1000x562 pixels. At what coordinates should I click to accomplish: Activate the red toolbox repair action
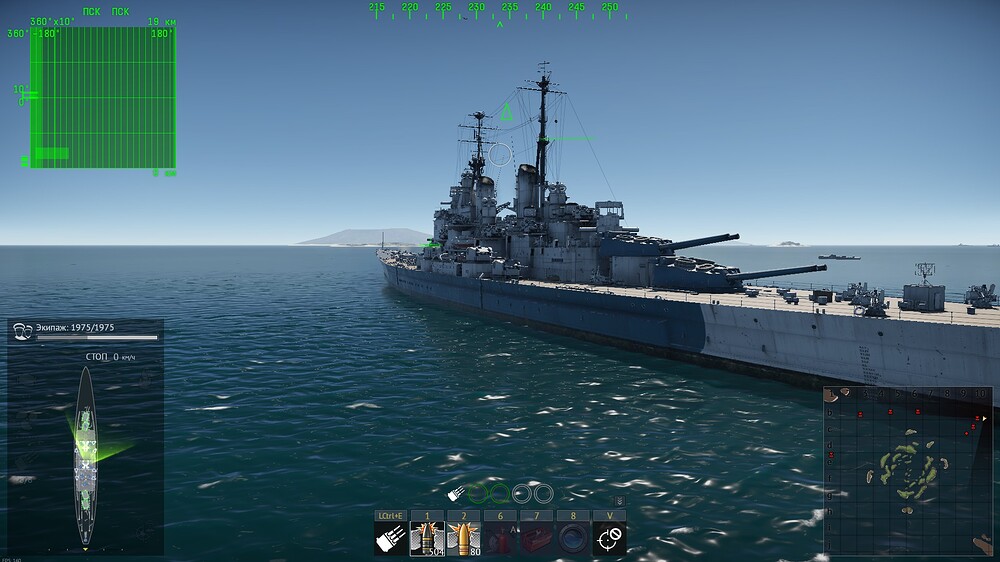tap(536, 539)
